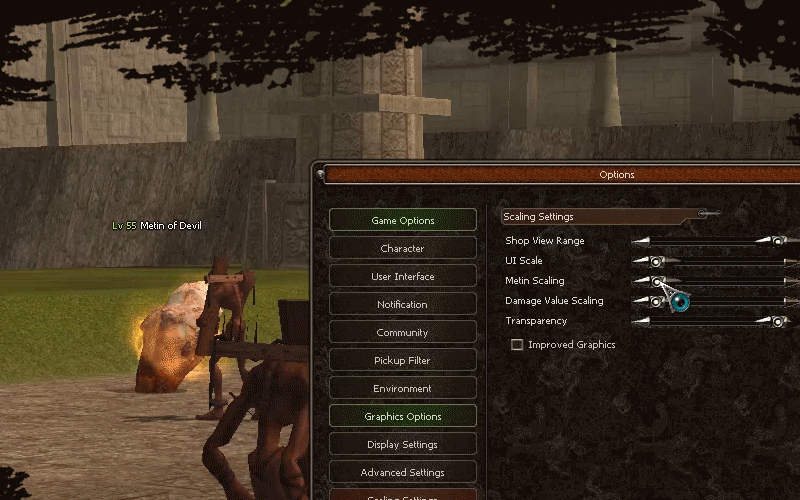Open Advanced Settings
The height and width of the screenshot is (500, 800).
click(x=402, y=472)
